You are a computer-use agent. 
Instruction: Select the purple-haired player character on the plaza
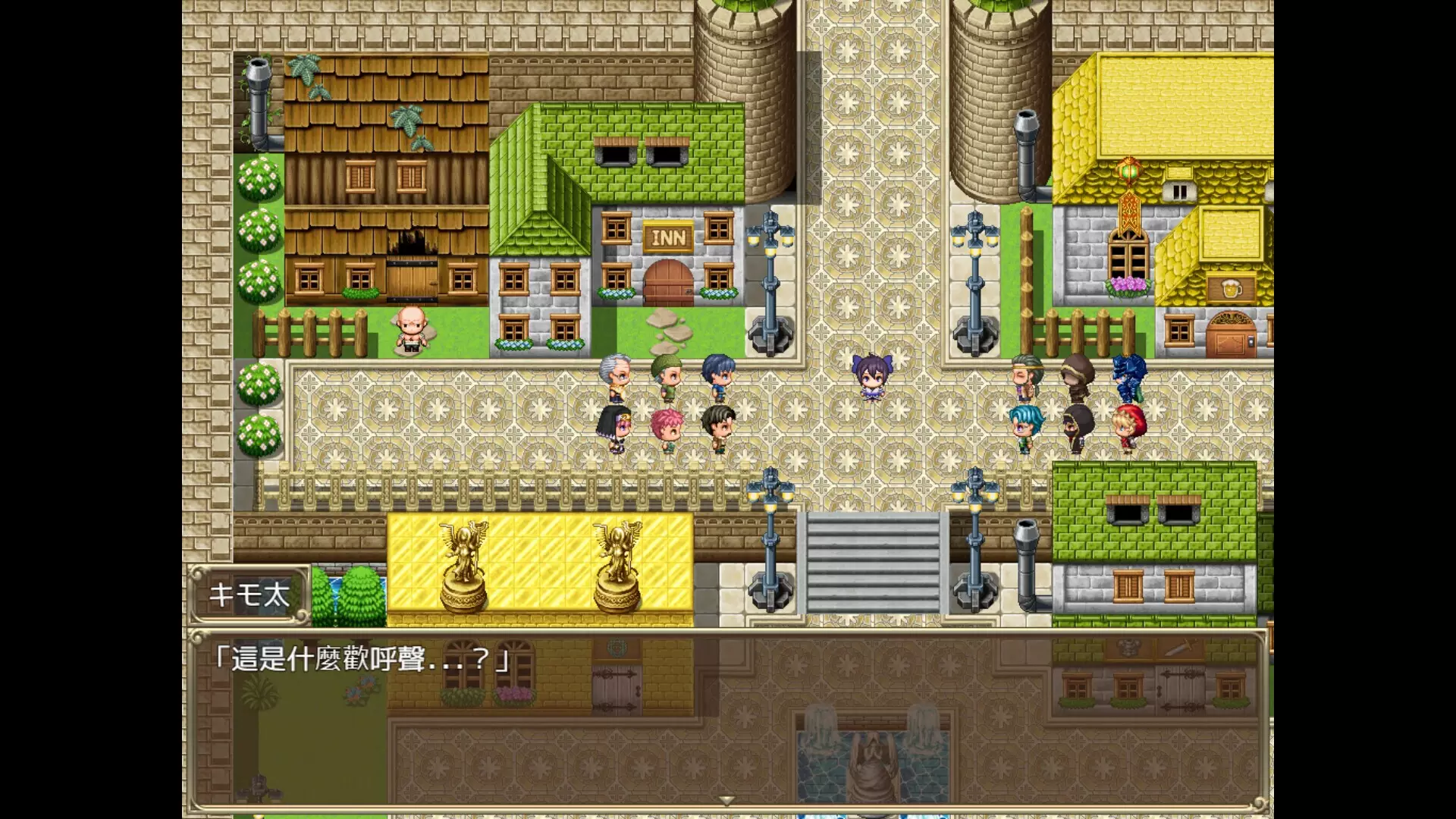(x=872, y=375)
